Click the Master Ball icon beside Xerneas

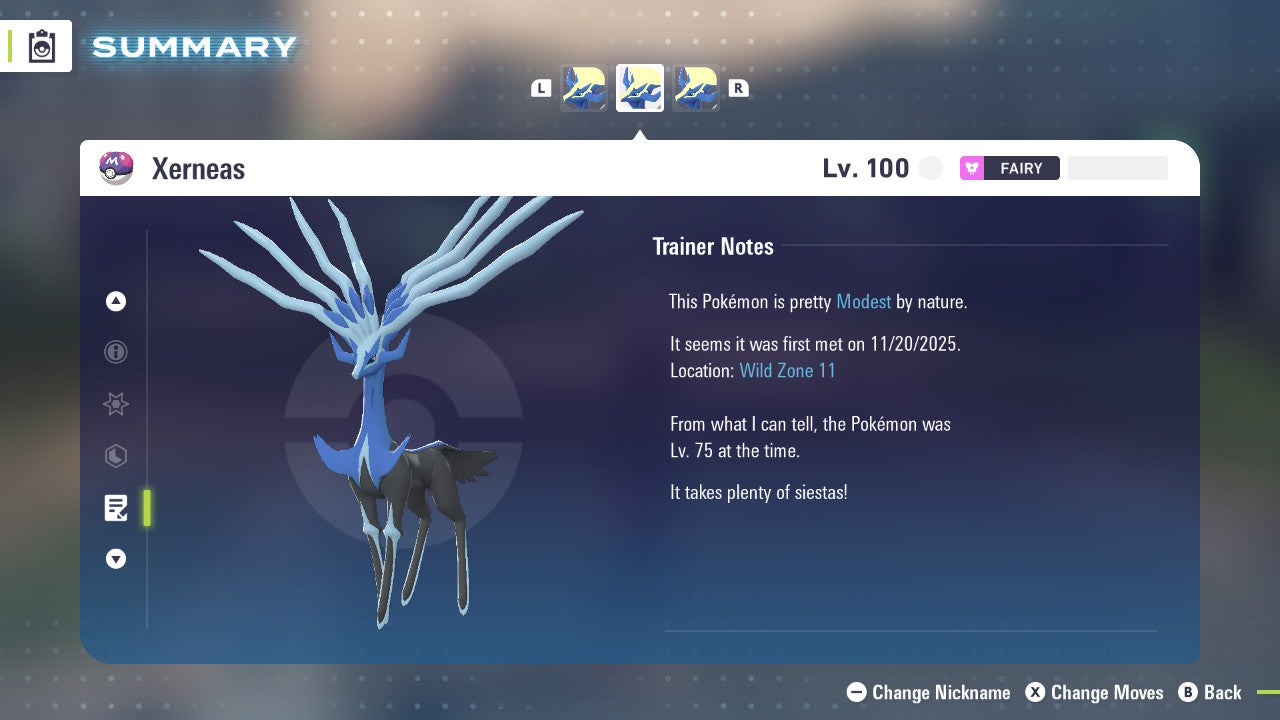click(115, 168)
